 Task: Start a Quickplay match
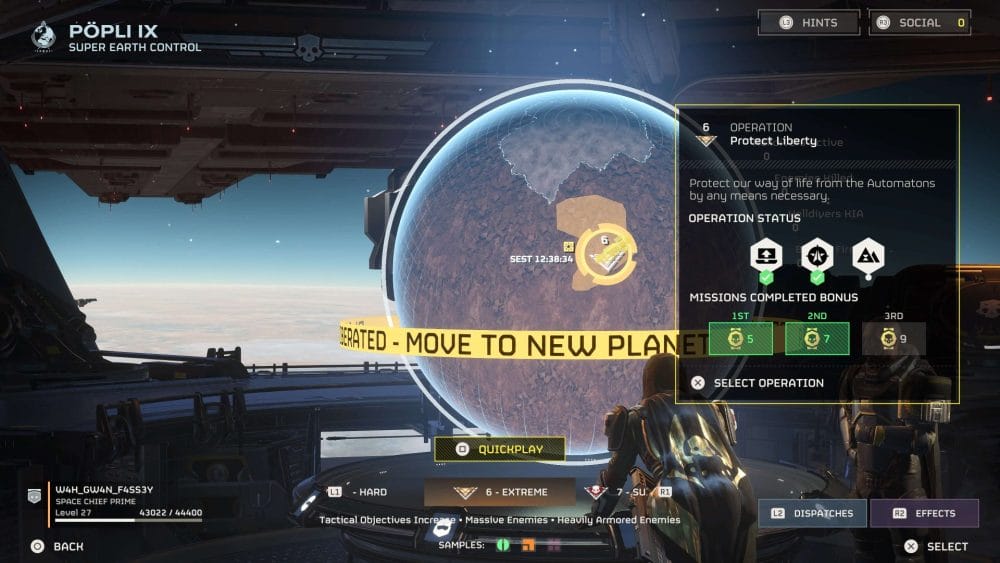pos(499,449)
